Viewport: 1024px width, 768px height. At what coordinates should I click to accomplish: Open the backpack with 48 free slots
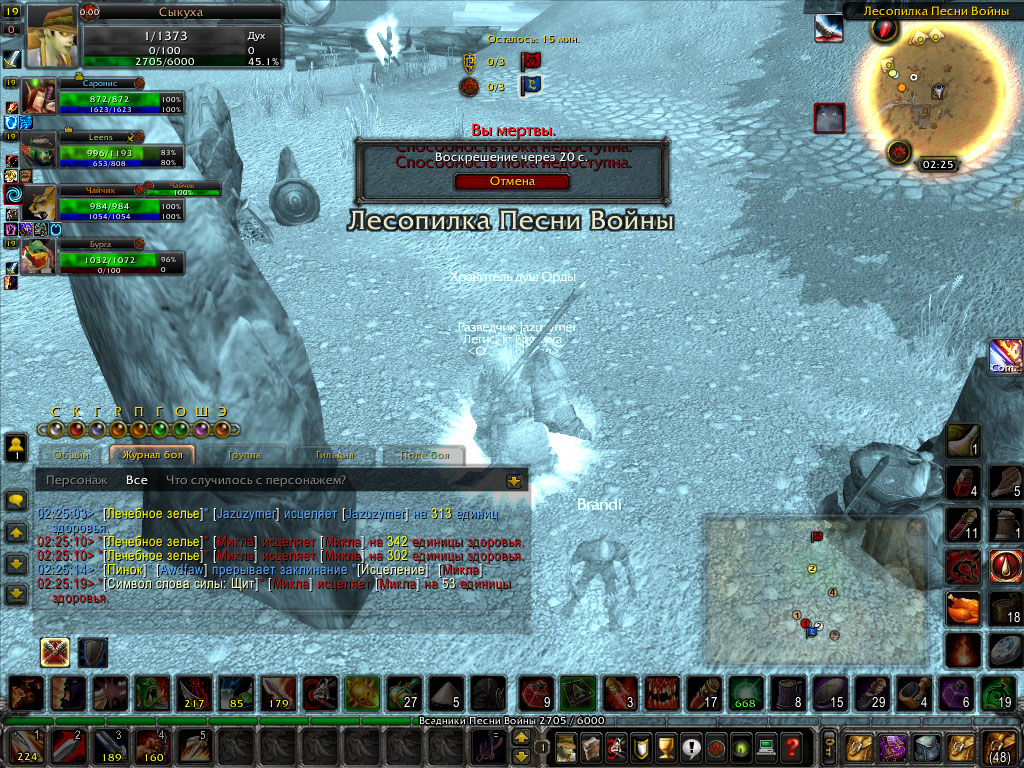1001,746
